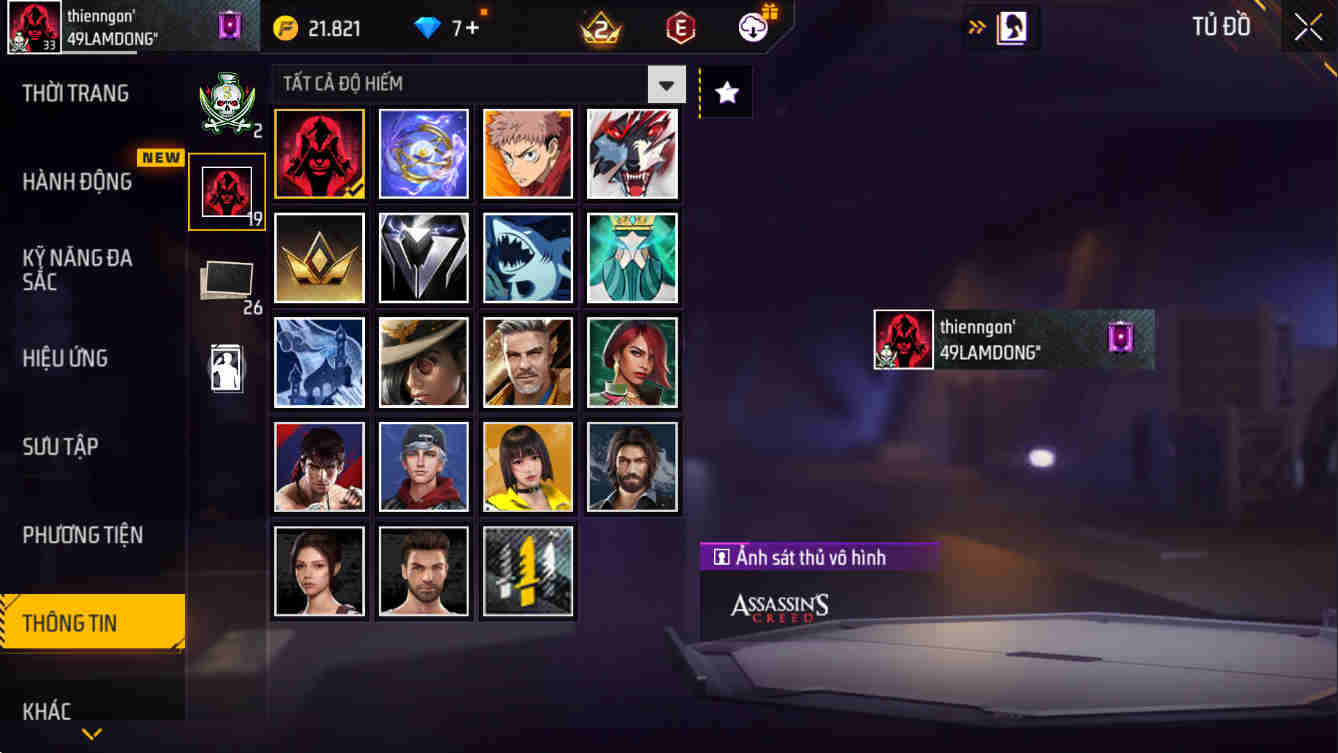The image size is (1338, 753).
Task: Click the profile card icon near top right
Action: click(x=1012, y=27)
